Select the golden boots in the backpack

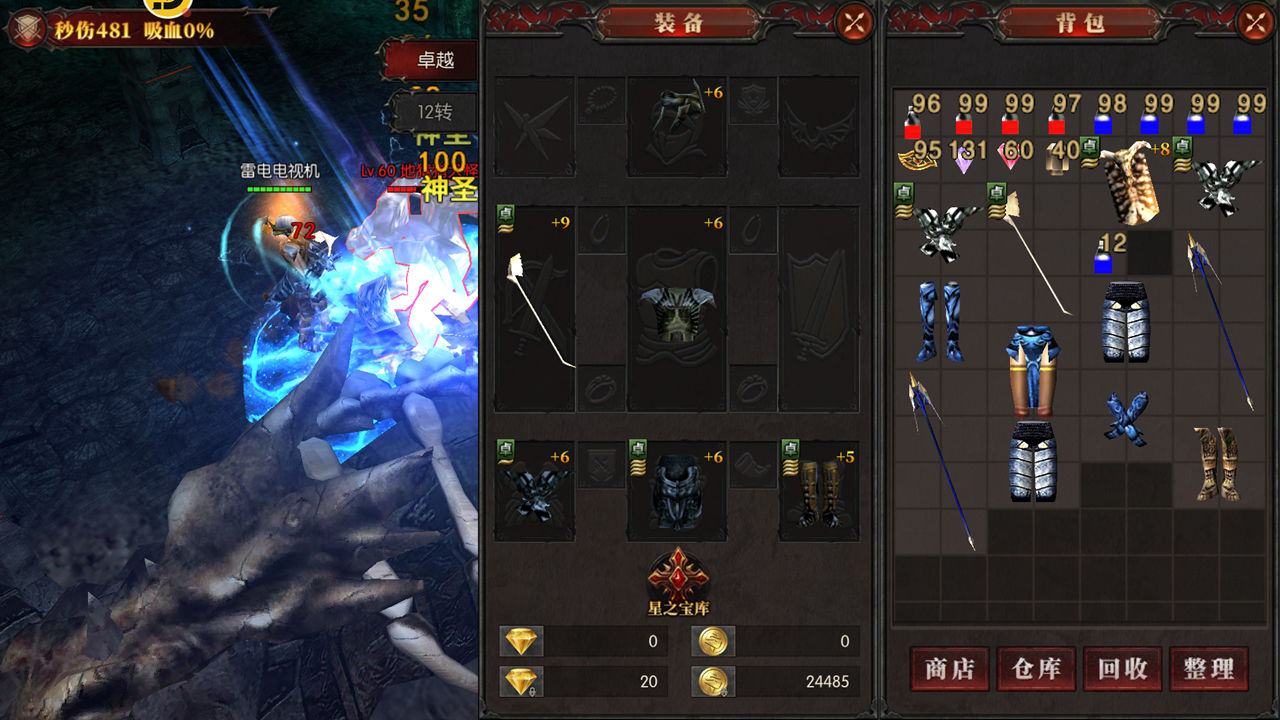click(1216, 462)
